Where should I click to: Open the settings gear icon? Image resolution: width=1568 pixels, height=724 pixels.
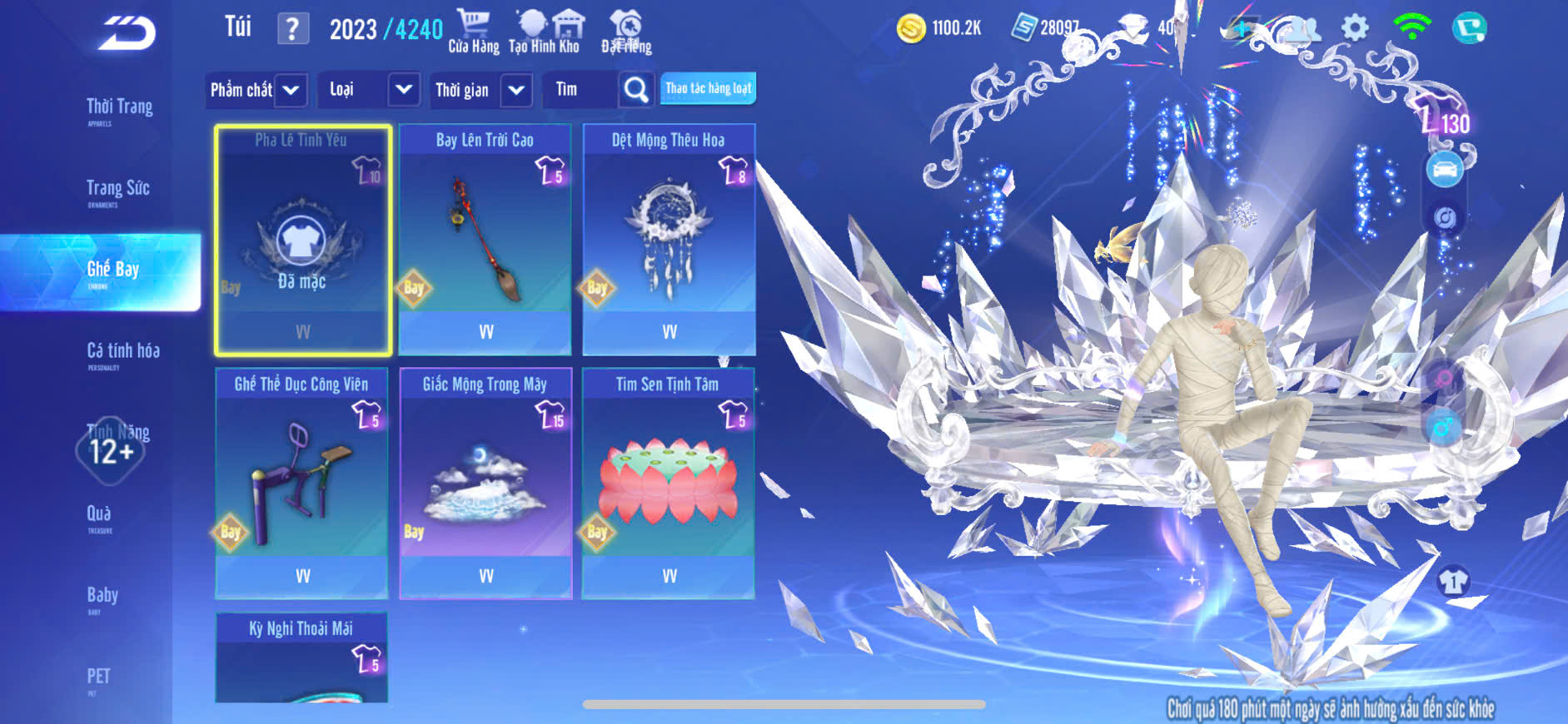coord(1355,29)
